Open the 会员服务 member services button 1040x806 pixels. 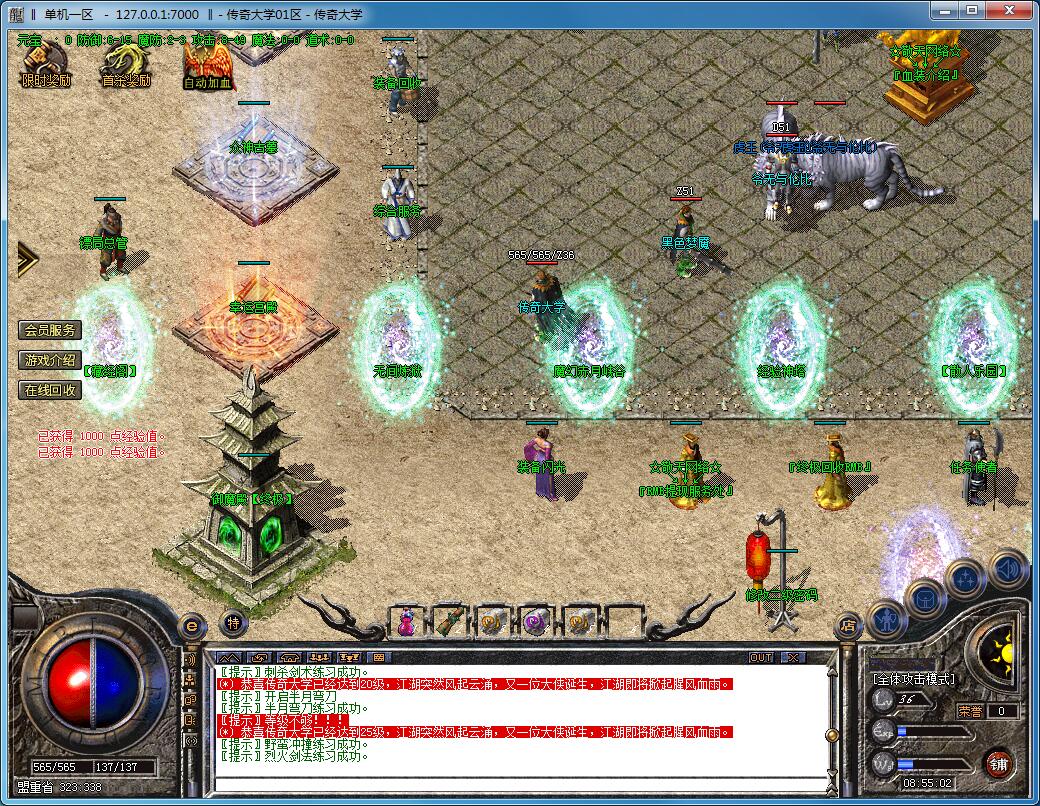pyautogui.click(x=50, y=330)
